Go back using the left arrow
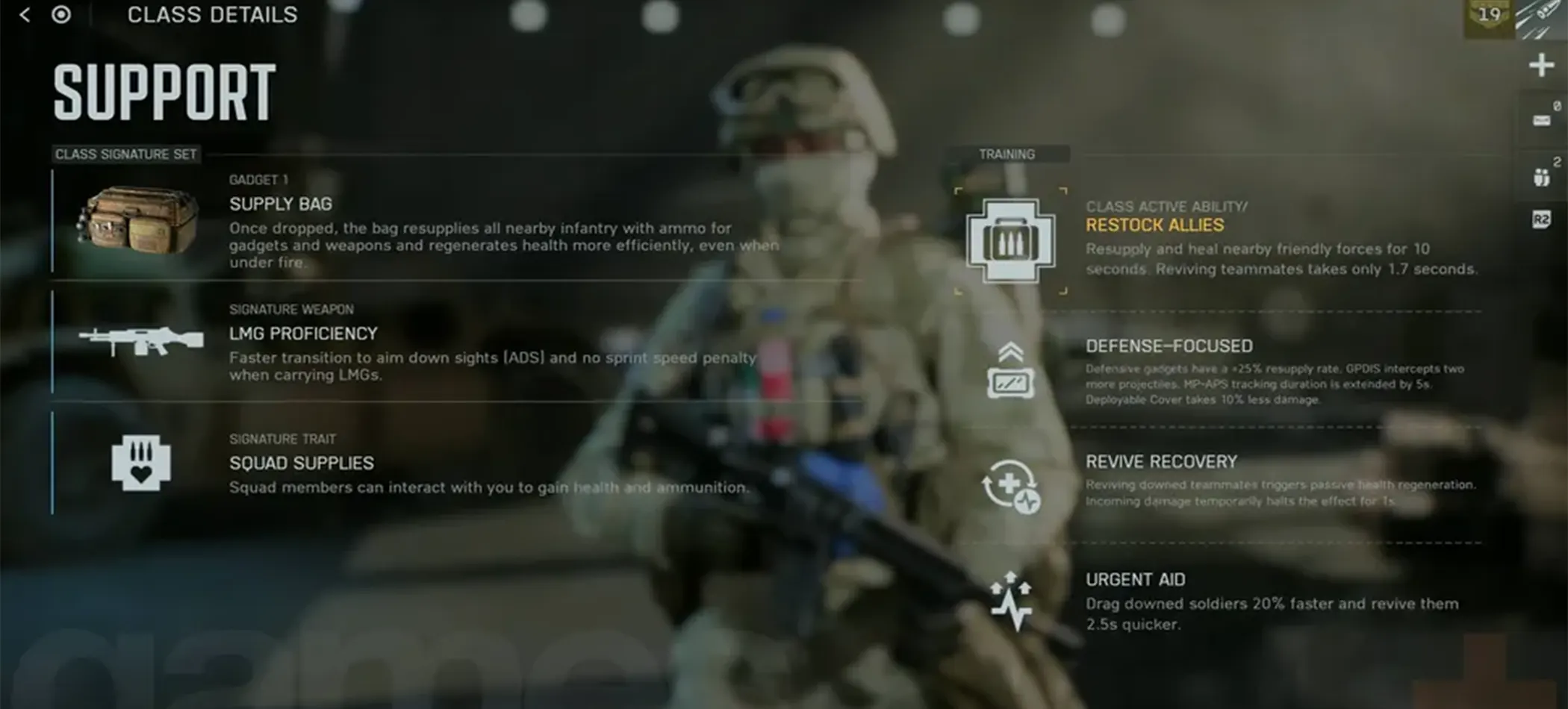 coord(25,15)
